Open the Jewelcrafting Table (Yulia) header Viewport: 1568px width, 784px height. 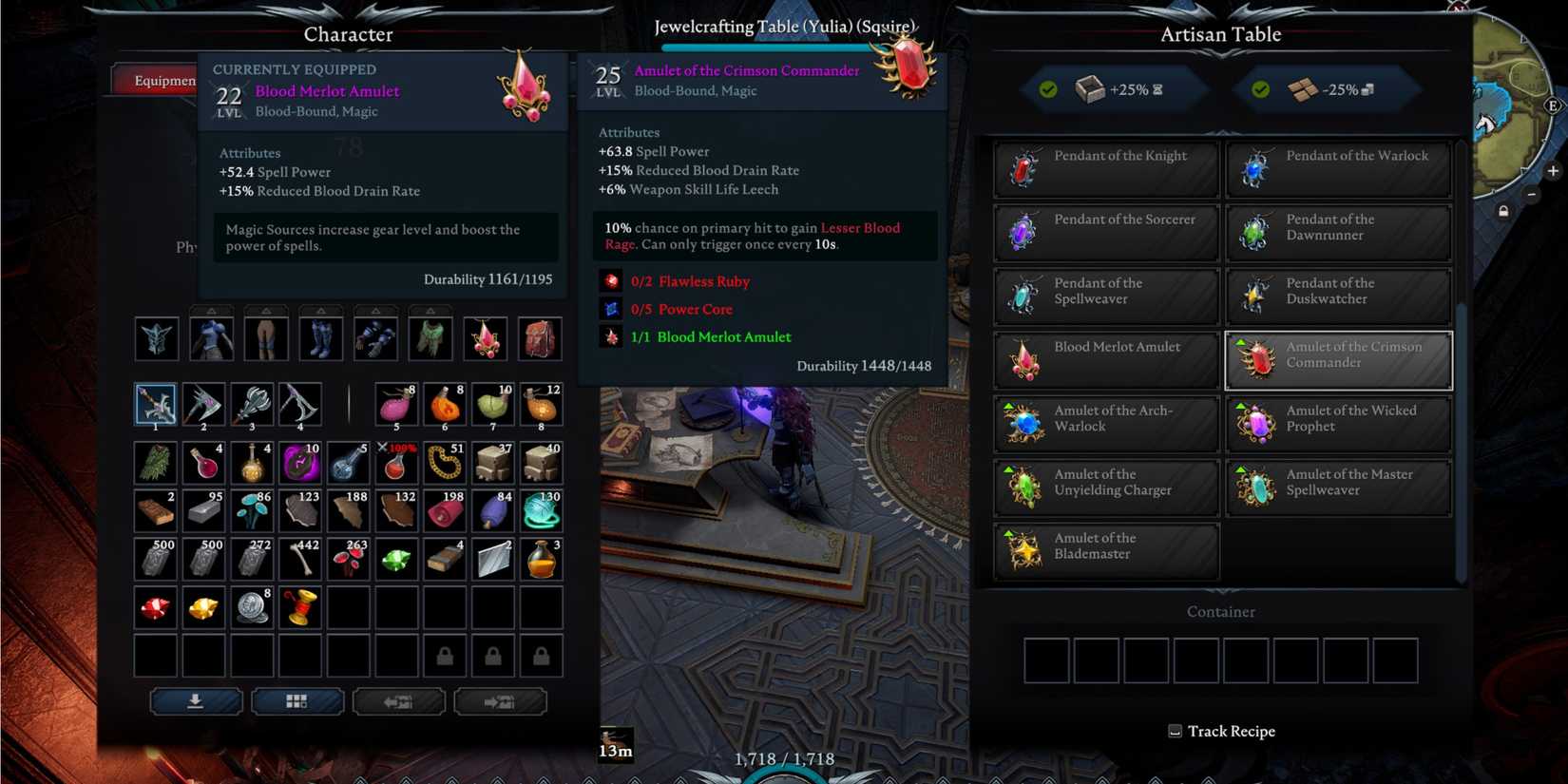(783, 27)
